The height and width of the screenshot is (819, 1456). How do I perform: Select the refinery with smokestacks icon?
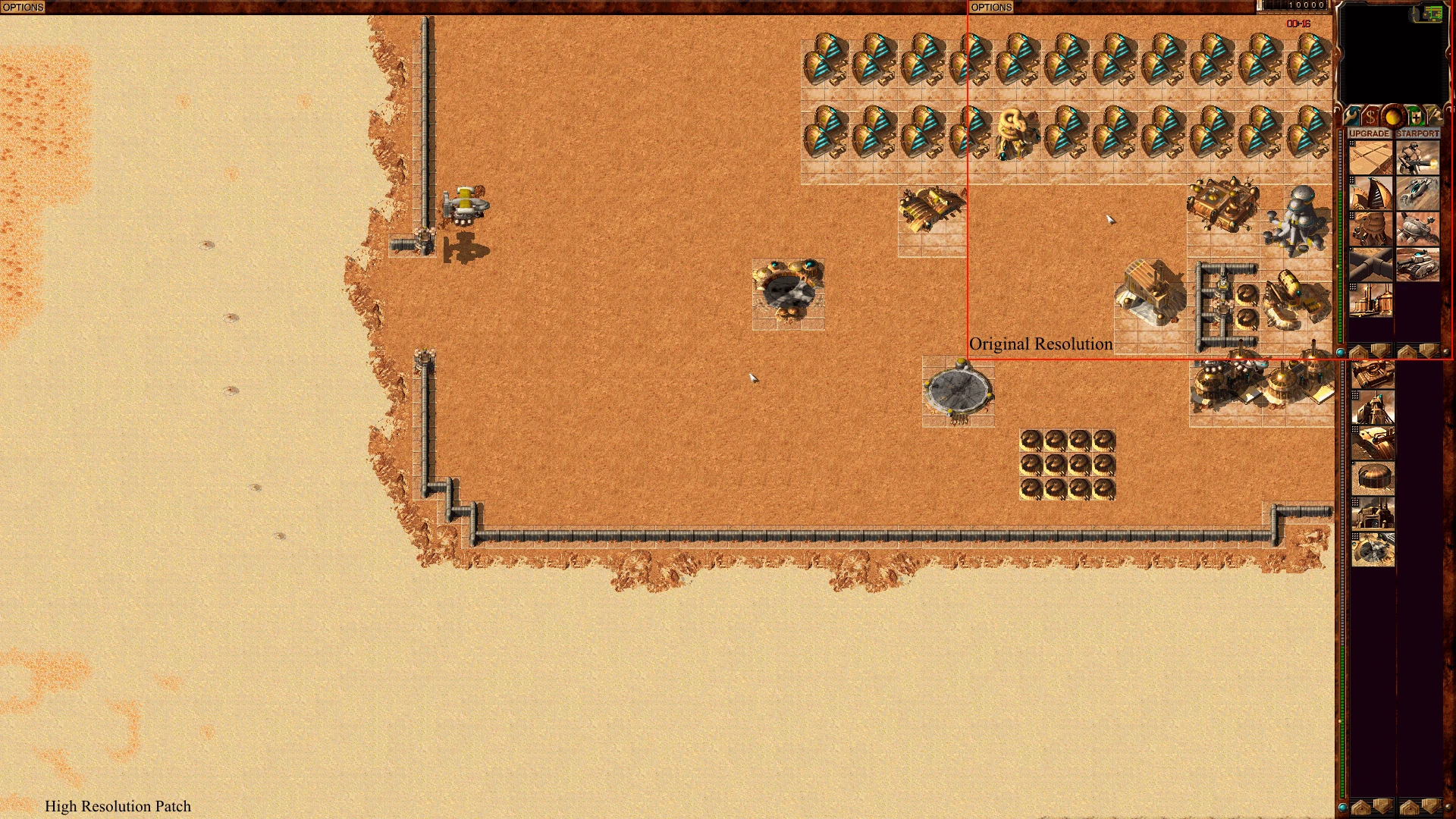point(1372,301)
